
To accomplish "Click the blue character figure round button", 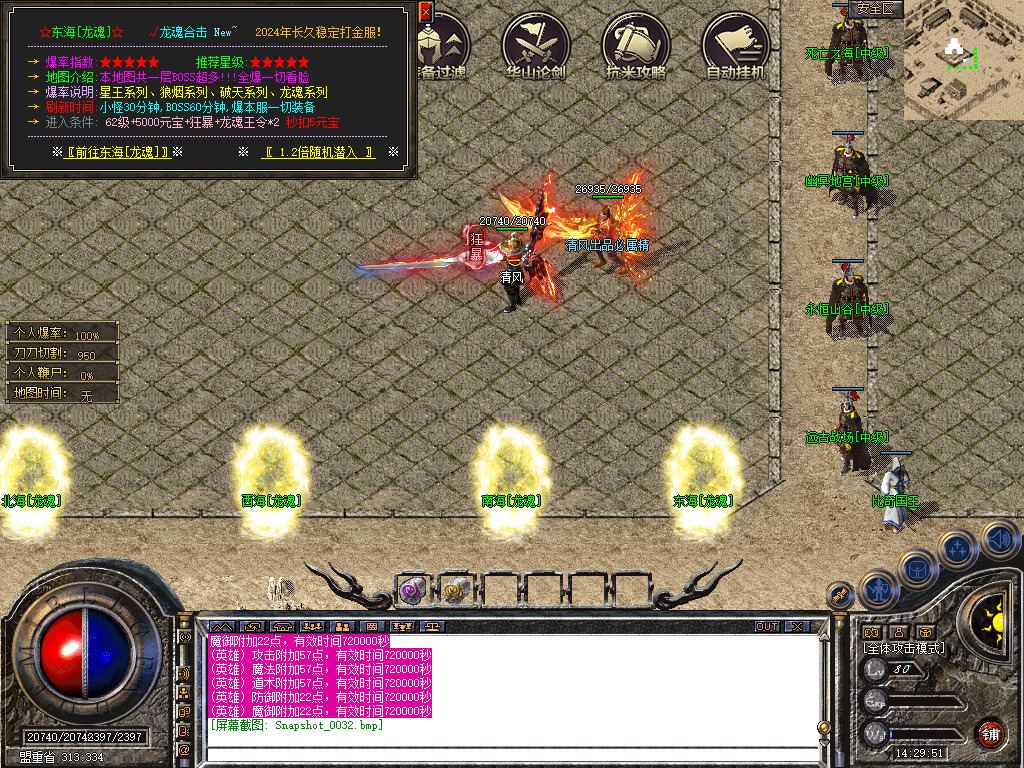I will point(879,591).
